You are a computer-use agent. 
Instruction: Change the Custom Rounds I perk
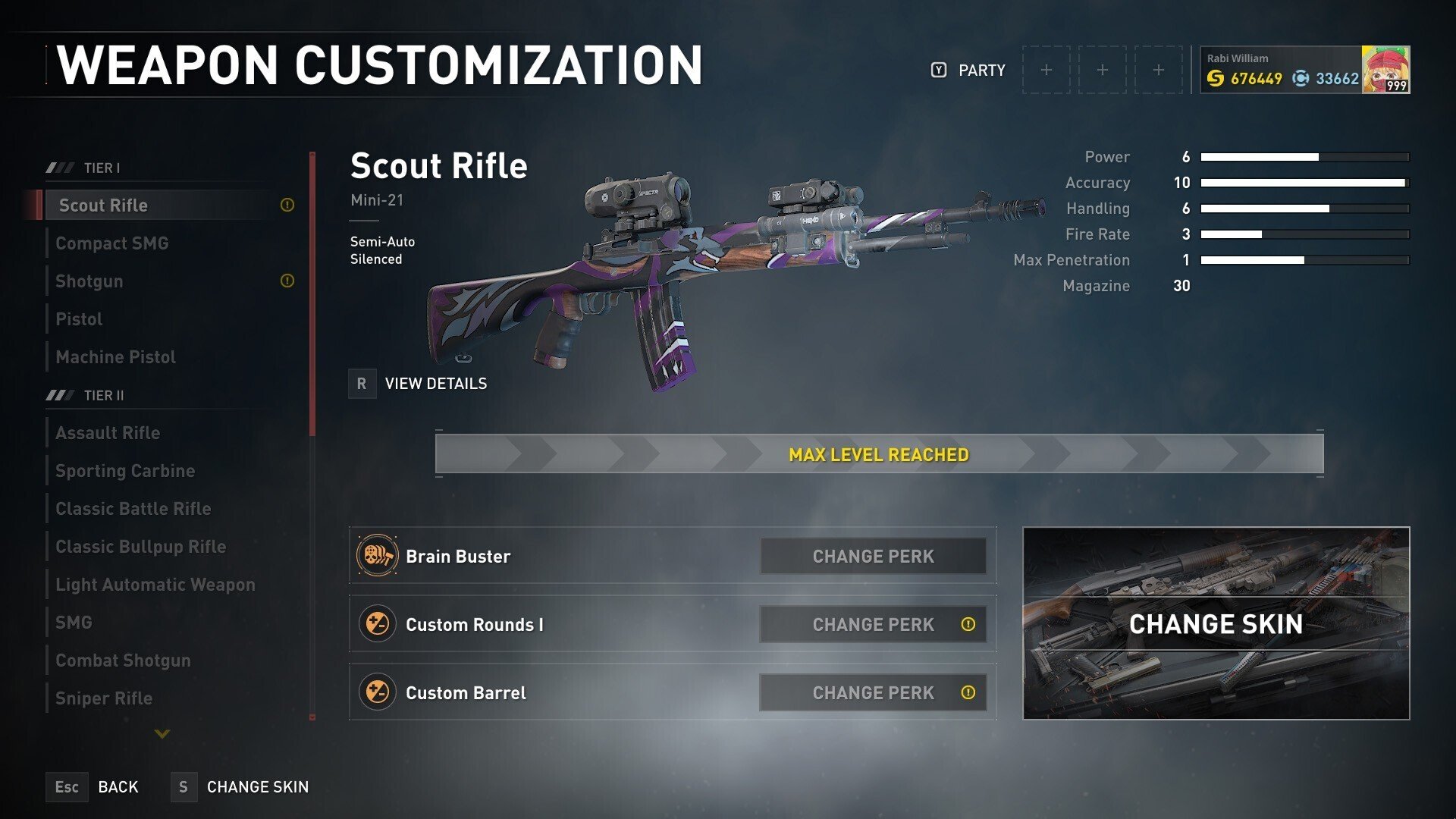point(873,625)
